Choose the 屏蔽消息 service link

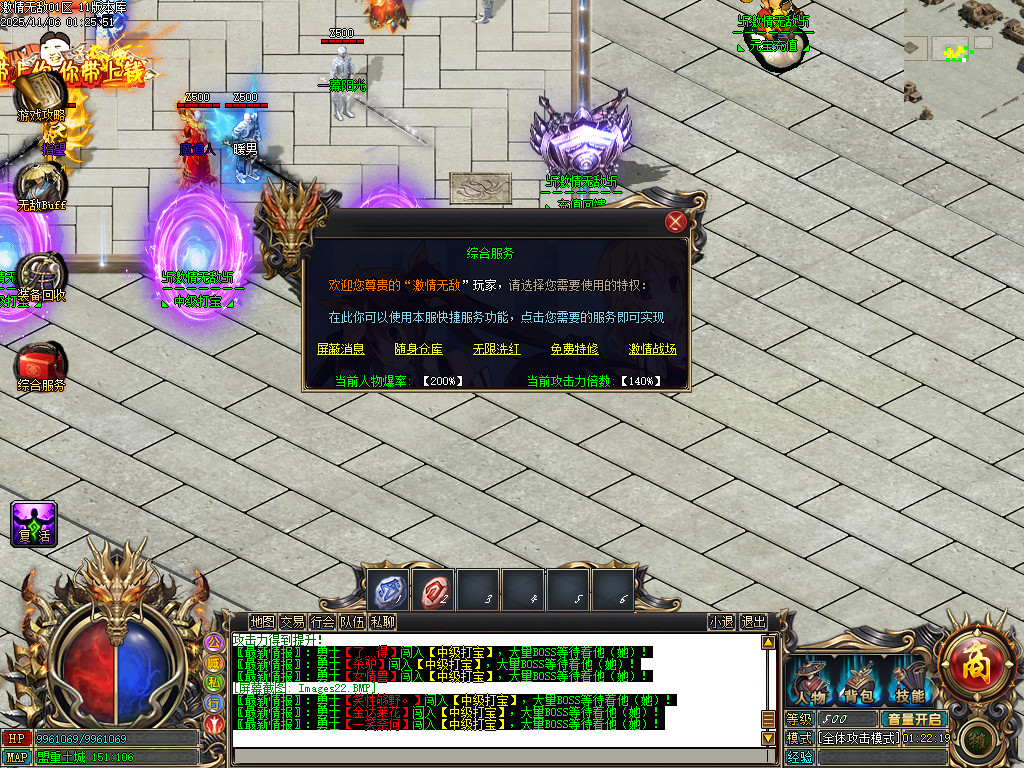[341, 349]
